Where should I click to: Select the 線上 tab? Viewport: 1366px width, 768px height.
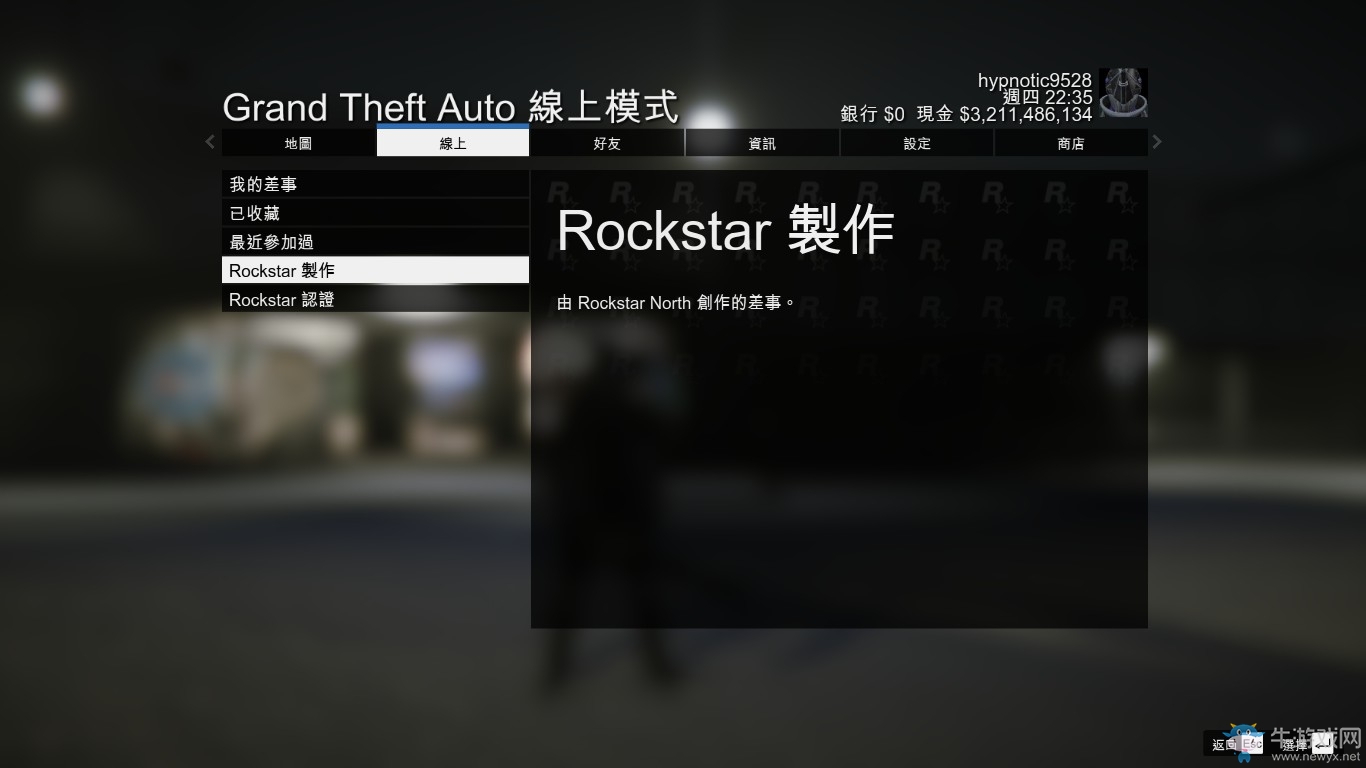pos(451,143)
